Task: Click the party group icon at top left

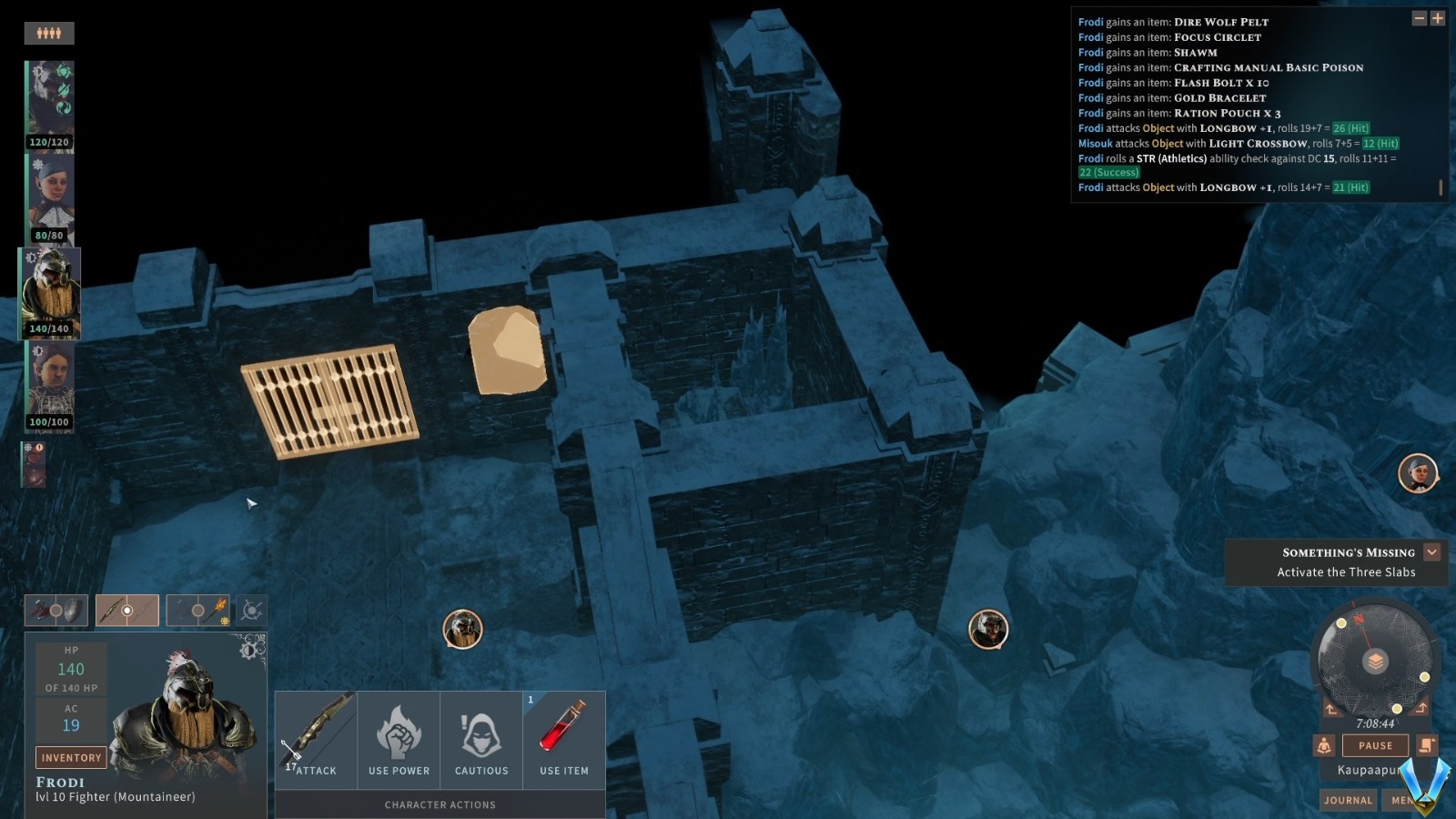Action: coord(50,33)
